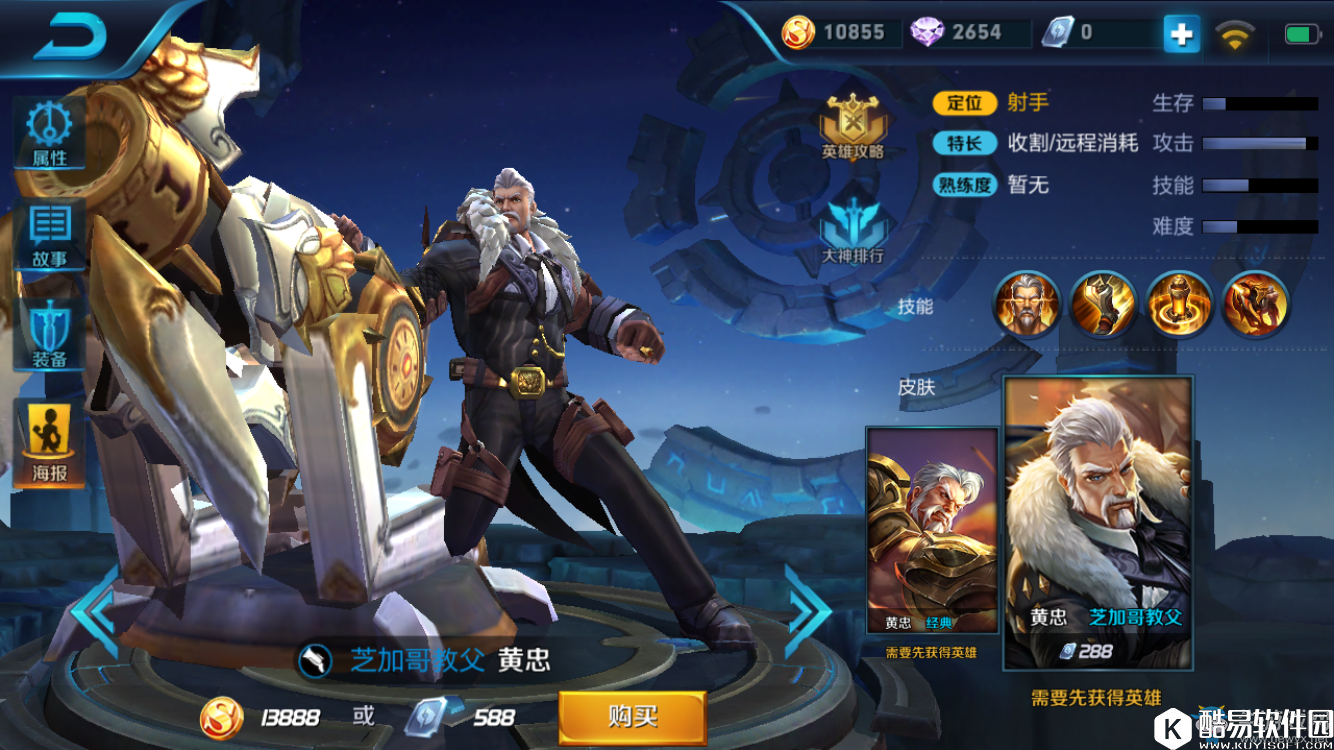Select the red cannon ultimate skill icon
Viewport: 1334px width, 750px height.
pos(1256,304)
